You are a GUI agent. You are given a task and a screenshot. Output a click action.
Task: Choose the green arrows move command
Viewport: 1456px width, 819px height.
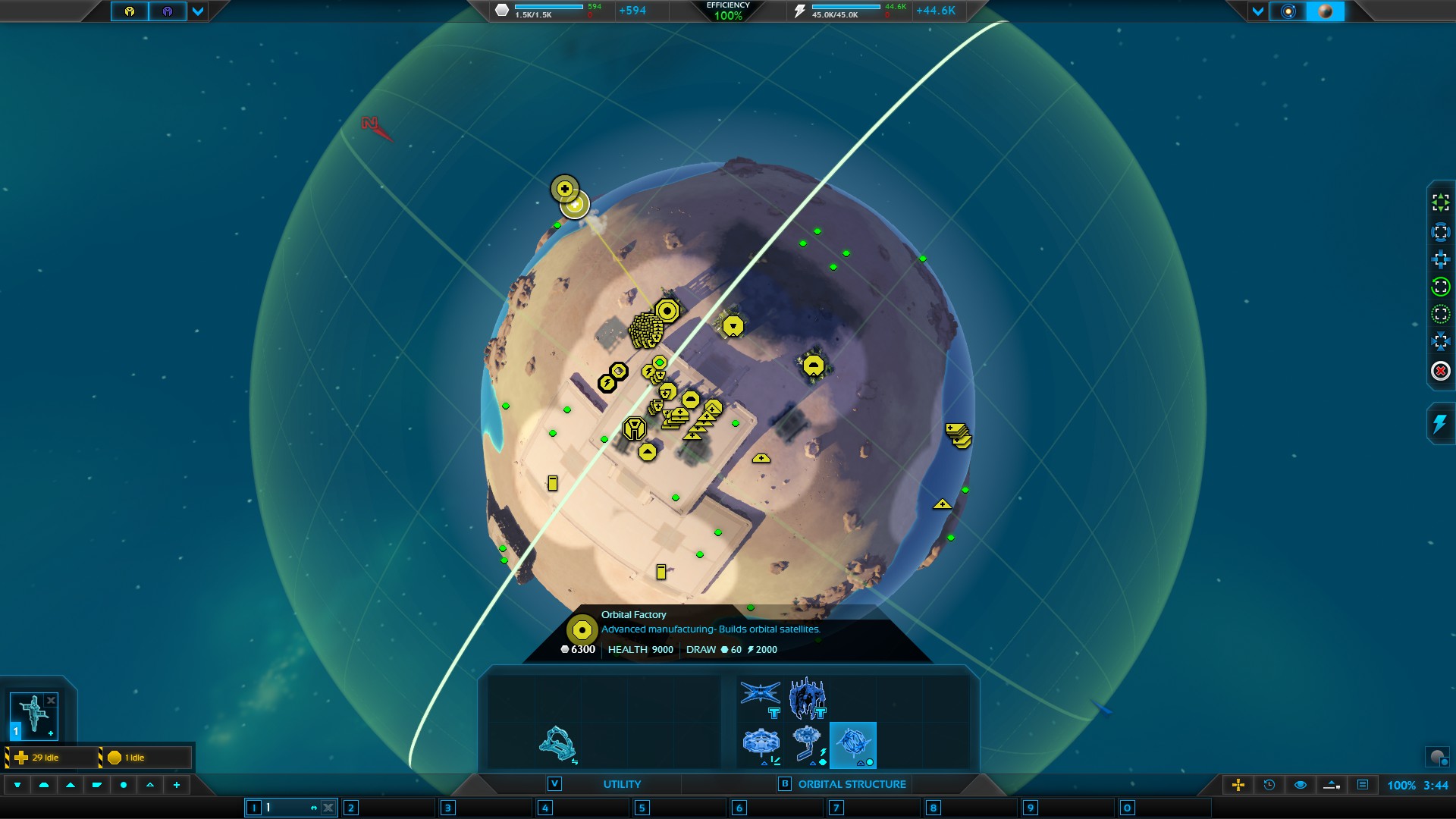tap(1440, 202)
